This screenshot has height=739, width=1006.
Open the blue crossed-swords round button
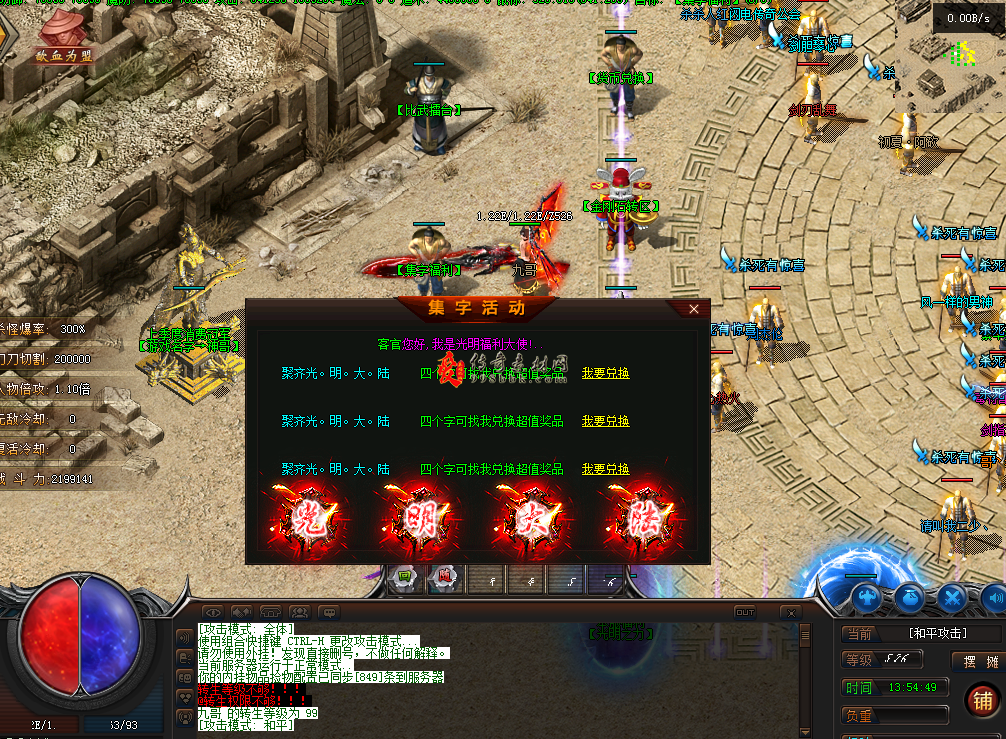[952, 598]
